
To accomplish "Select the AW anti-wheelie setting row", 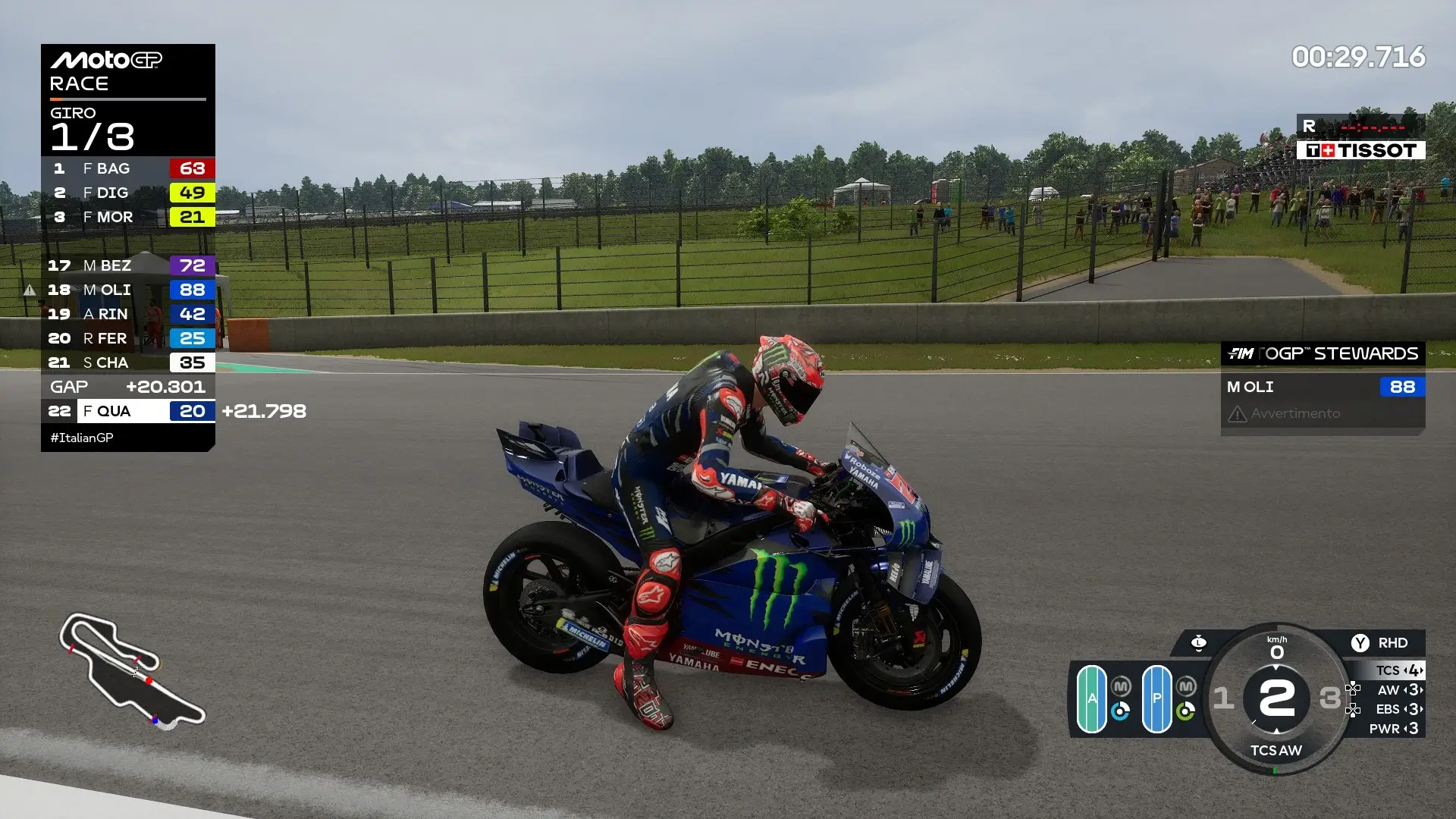I will click(x=1399, y=690).
